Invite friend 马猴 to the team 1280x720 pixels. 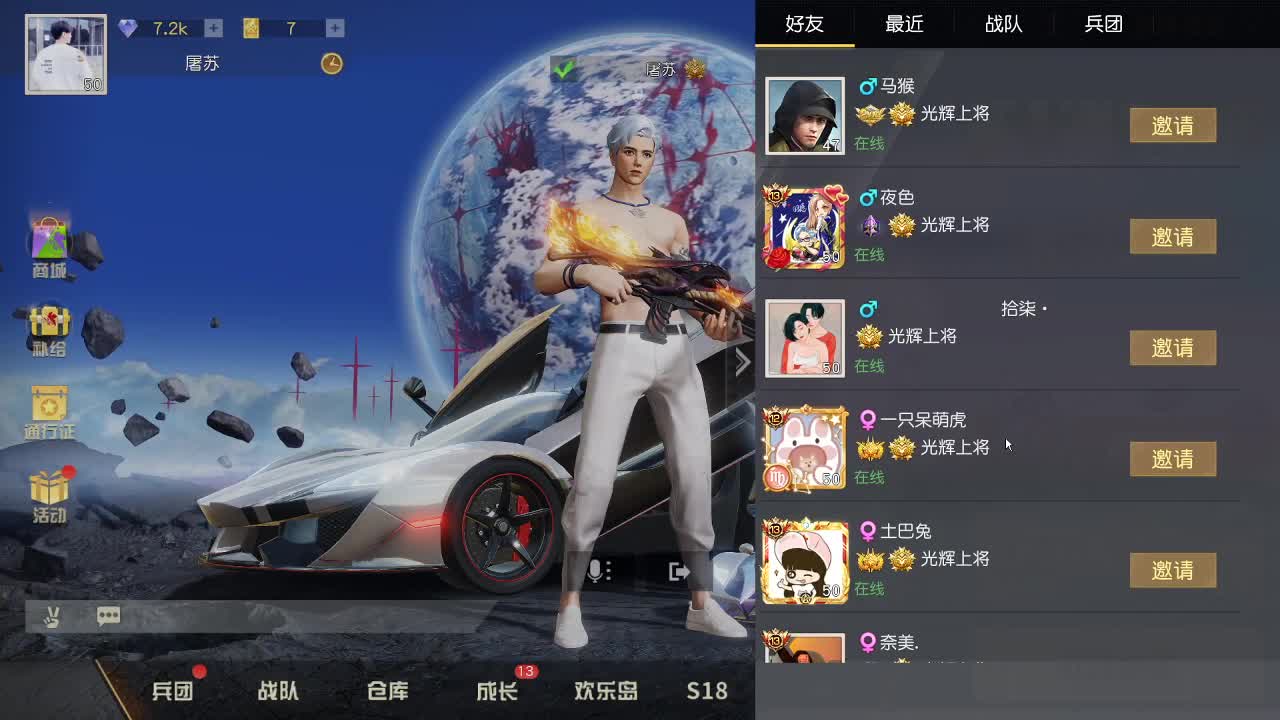[x=1173, y=126]
